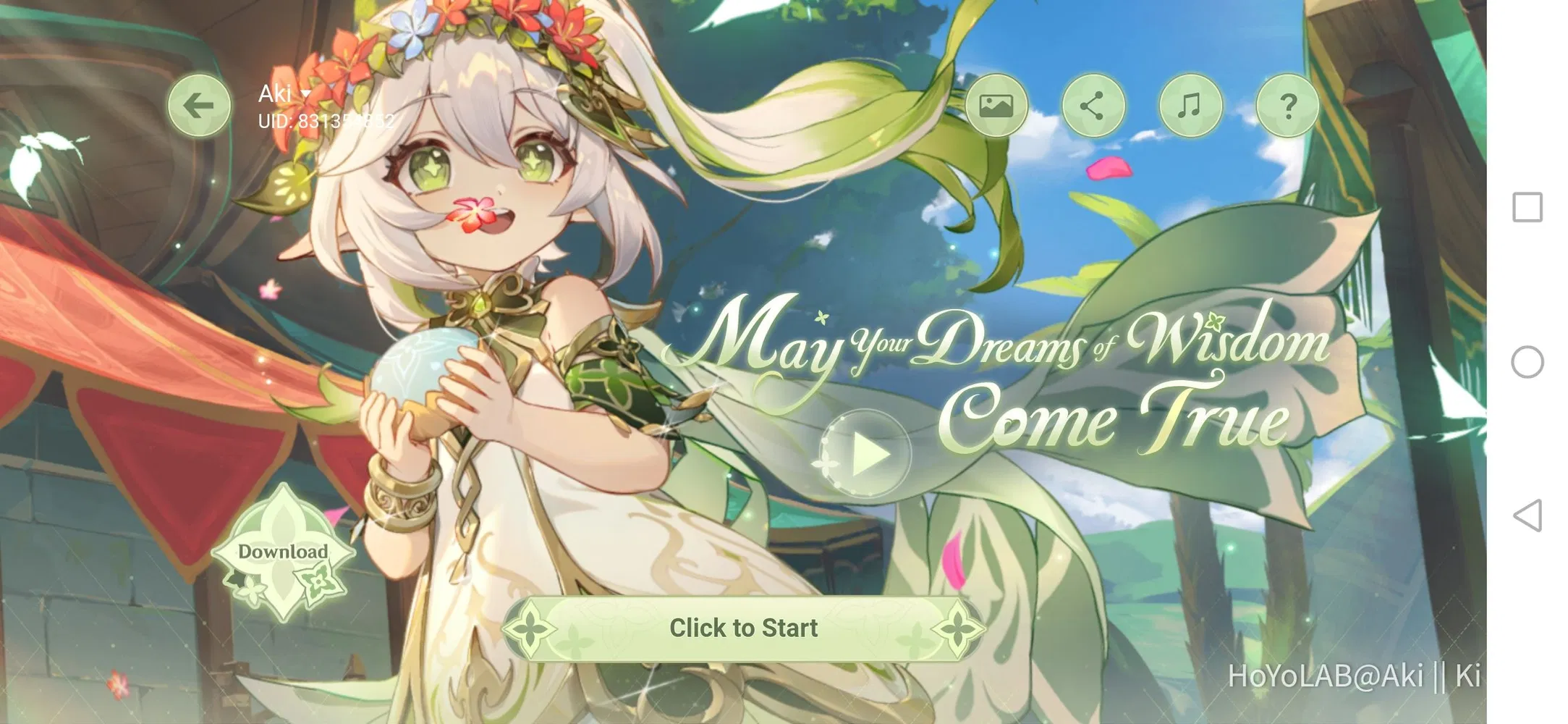This screenshot has height=724, width=1568.
Task: Open the music settings icon
Action: tap(1190, 106)
